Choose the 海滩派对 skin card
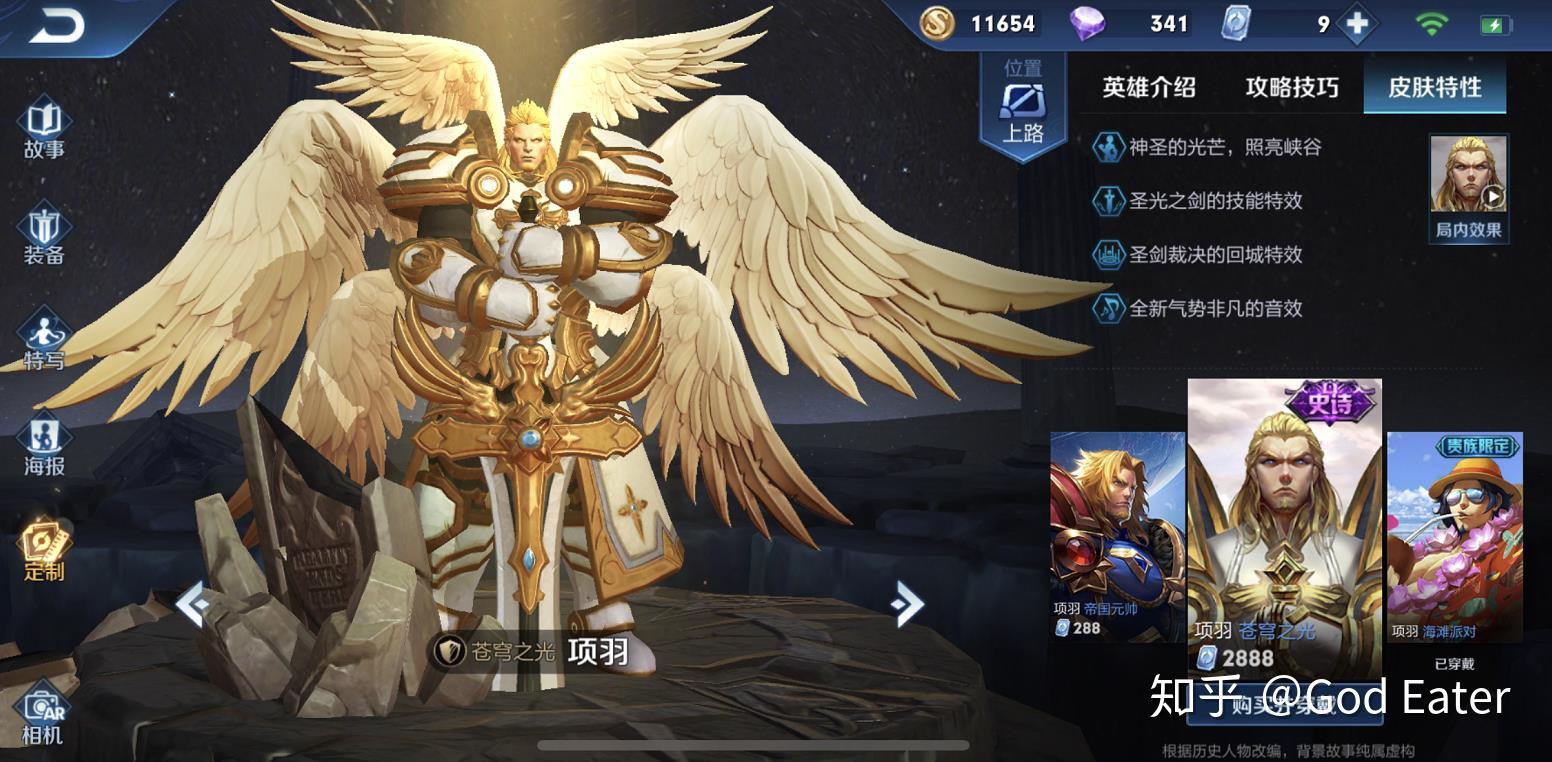 pos(1454,535)
